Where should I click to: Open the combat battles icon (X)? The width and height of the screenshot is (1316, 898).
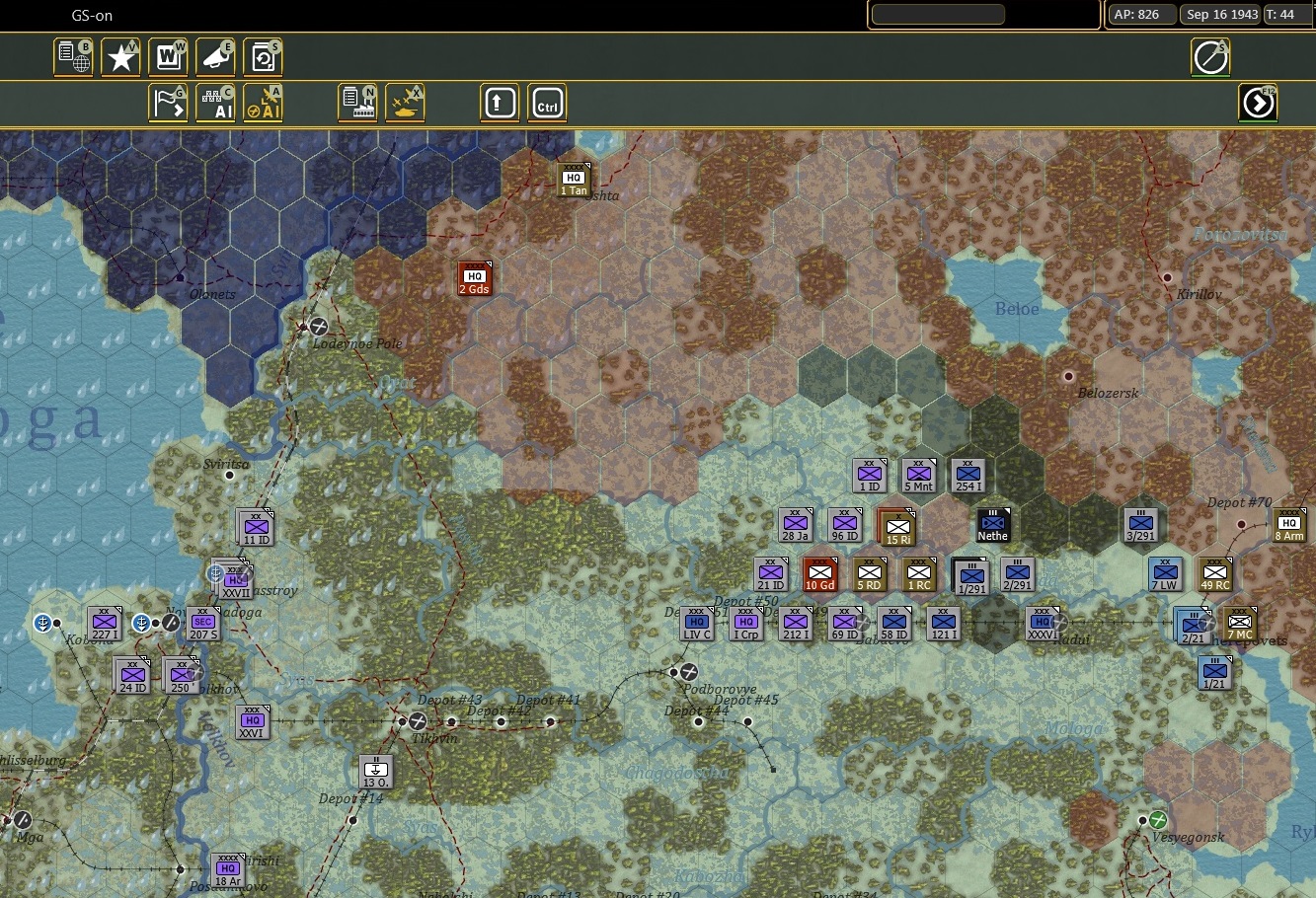pyautogui.click(x=404, y=102)
